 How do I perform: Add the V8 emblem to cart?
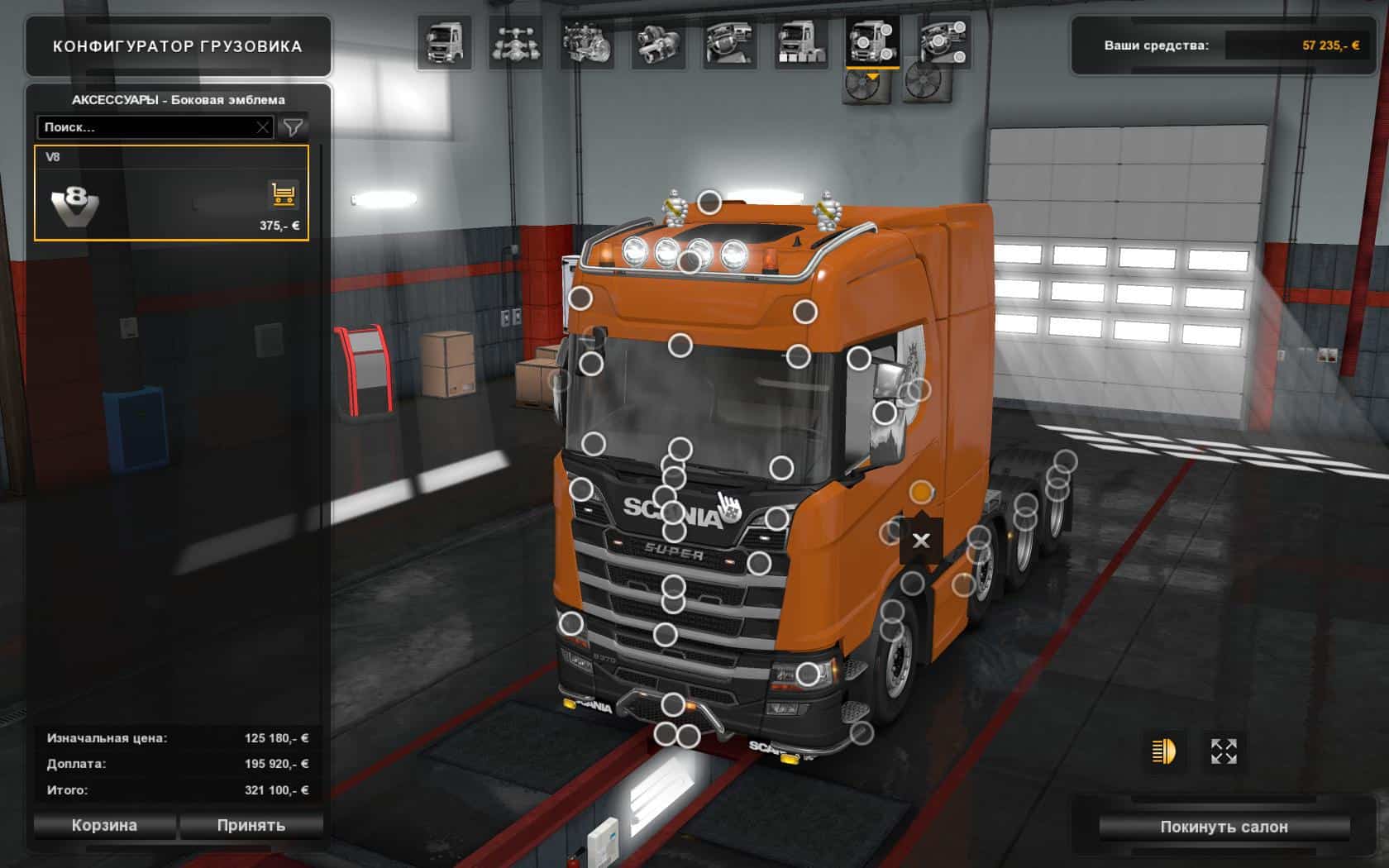pyautogui.click(x=284, y=195)
